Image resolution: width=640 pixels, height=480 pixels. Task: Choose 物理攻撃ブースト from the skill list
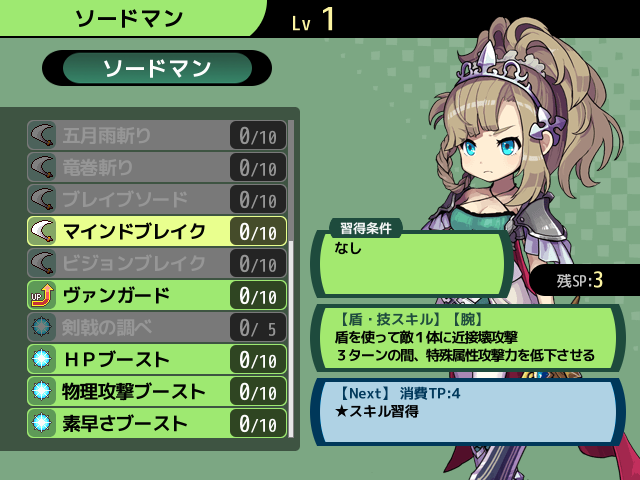coord(156,391)
